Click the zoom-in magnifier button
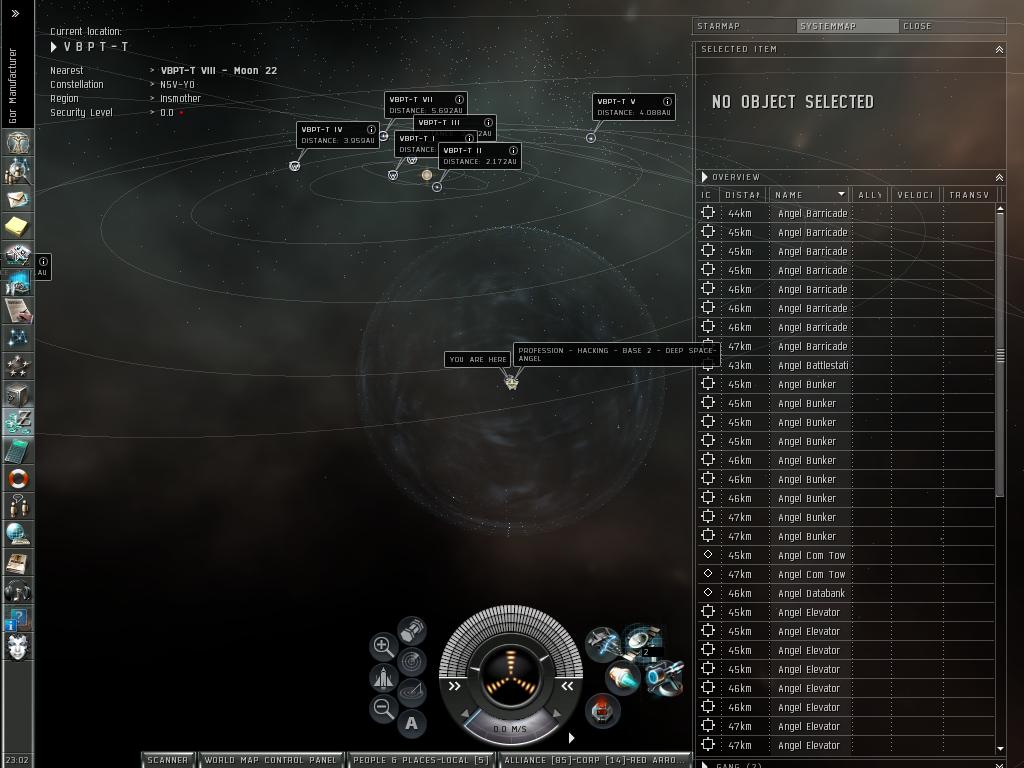Image resolution: width=1024 pixels, height=768 pixels. [383, 646]
